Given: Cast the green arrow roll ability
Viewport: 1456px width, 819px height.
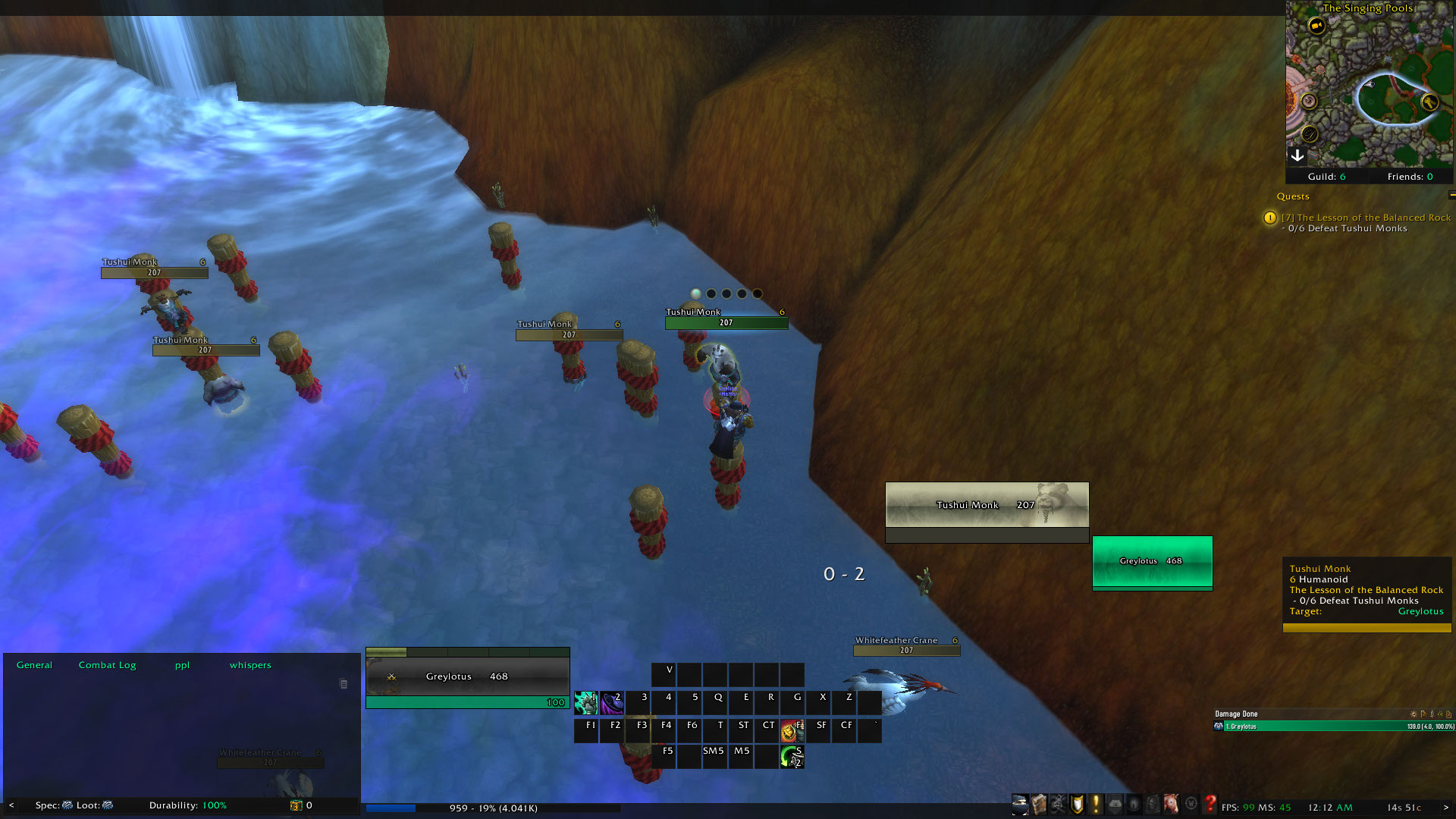Looking at the screenshot, I should coord(792,756).
